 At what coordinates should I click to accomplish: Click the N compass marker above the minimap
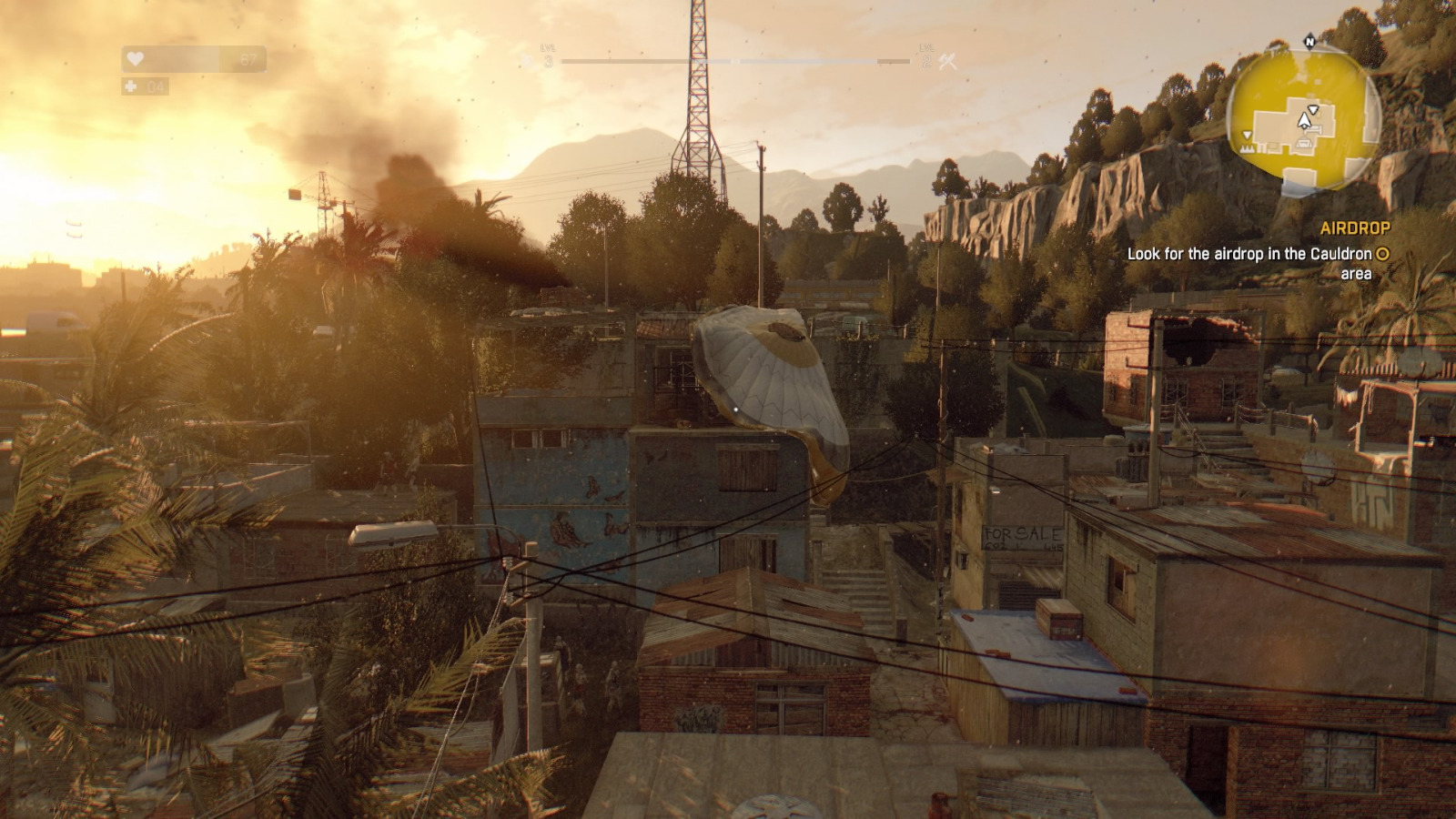click(1309, 41)
